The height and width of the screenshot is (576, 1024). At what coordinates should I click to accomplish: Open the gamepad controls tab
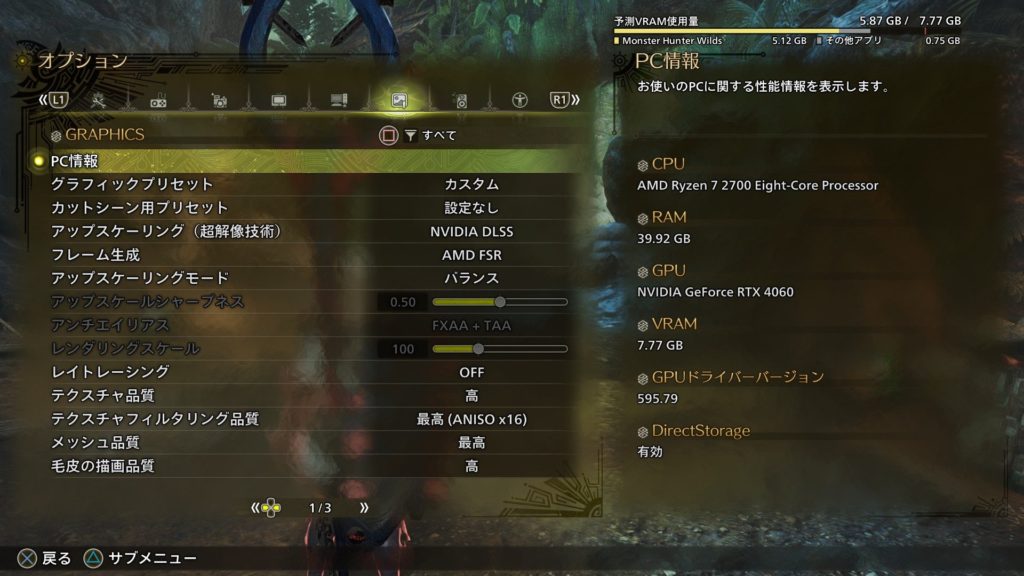(x=158, y=100)
